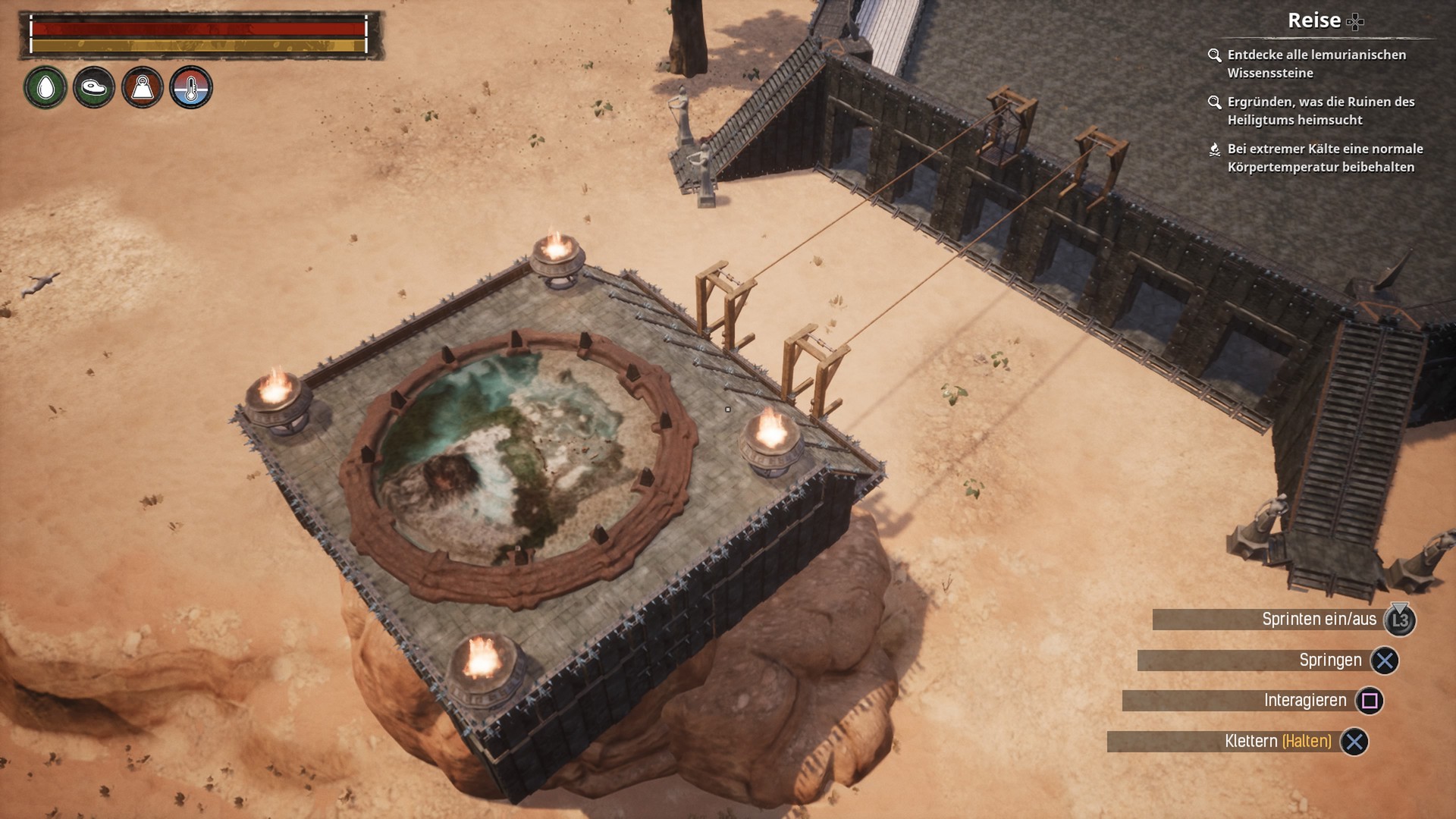Select the Ruinen des Heiligtums journey objective
The width and height of the screenshot is (1456, 819).
pyautogui.click(x=1320, y=111)
